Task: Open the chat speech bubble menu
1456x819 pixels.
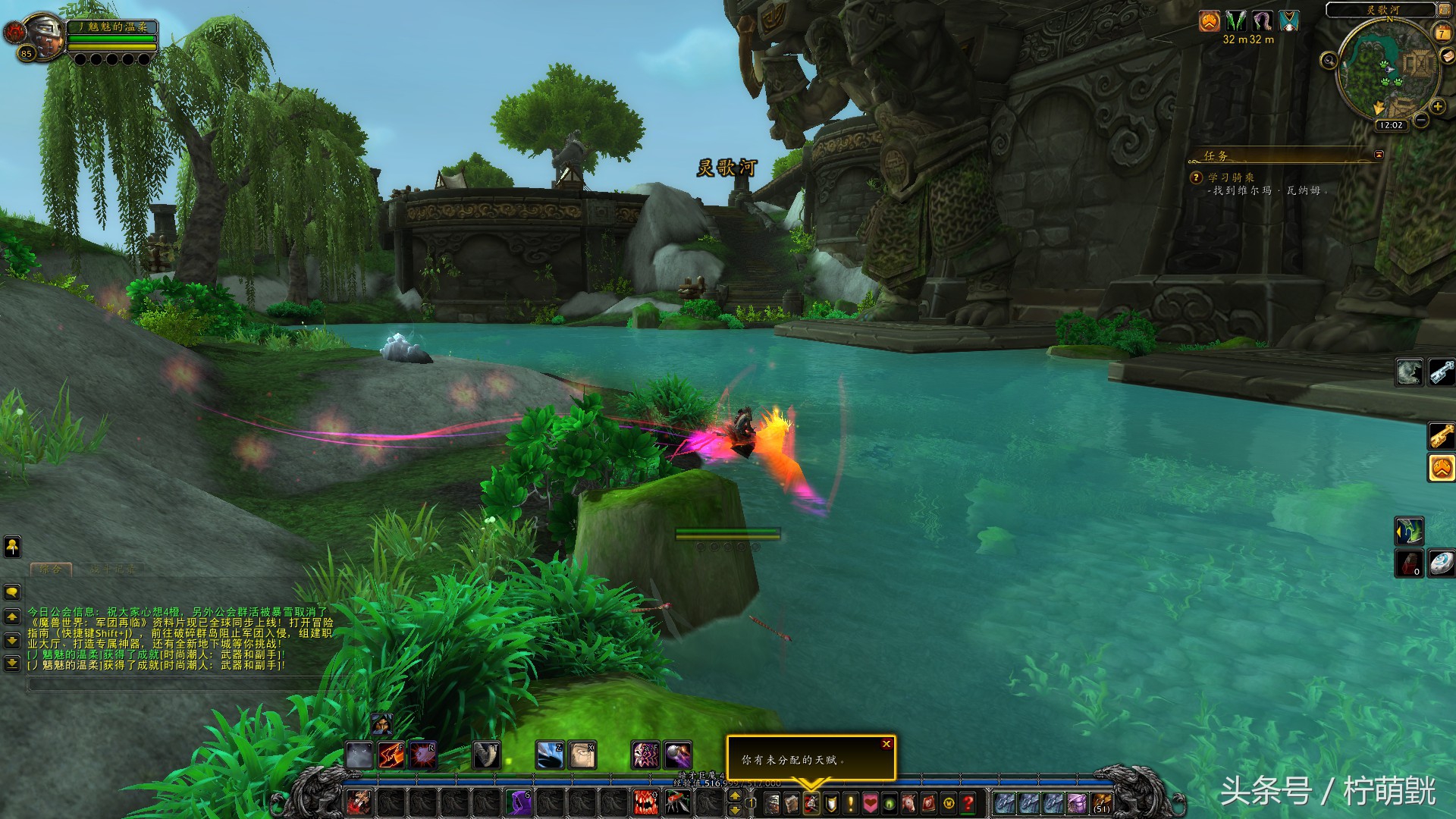Action: pos(12,591)
